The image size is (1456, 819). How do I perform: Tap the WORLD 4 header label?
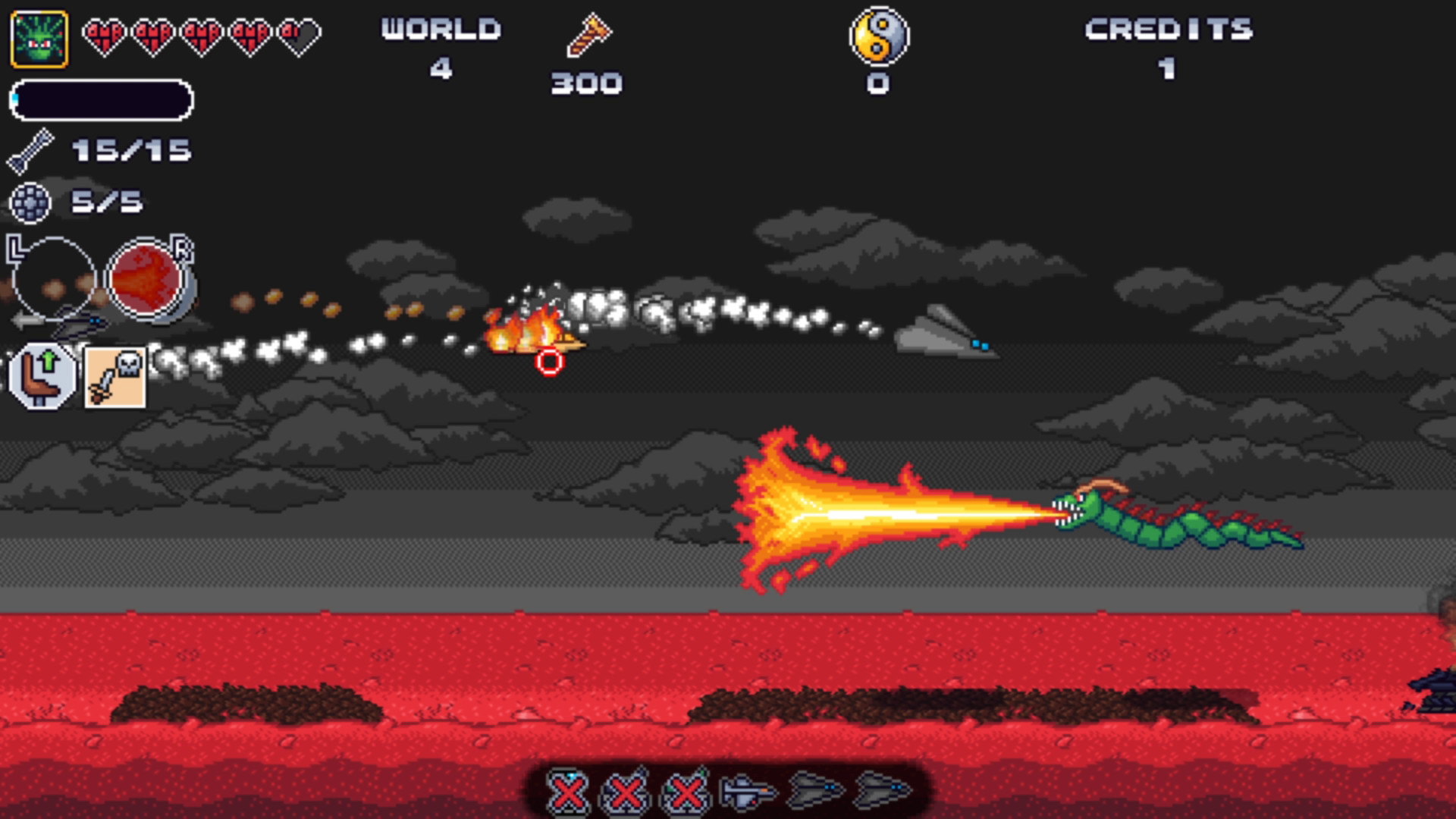tap(438, 29)
